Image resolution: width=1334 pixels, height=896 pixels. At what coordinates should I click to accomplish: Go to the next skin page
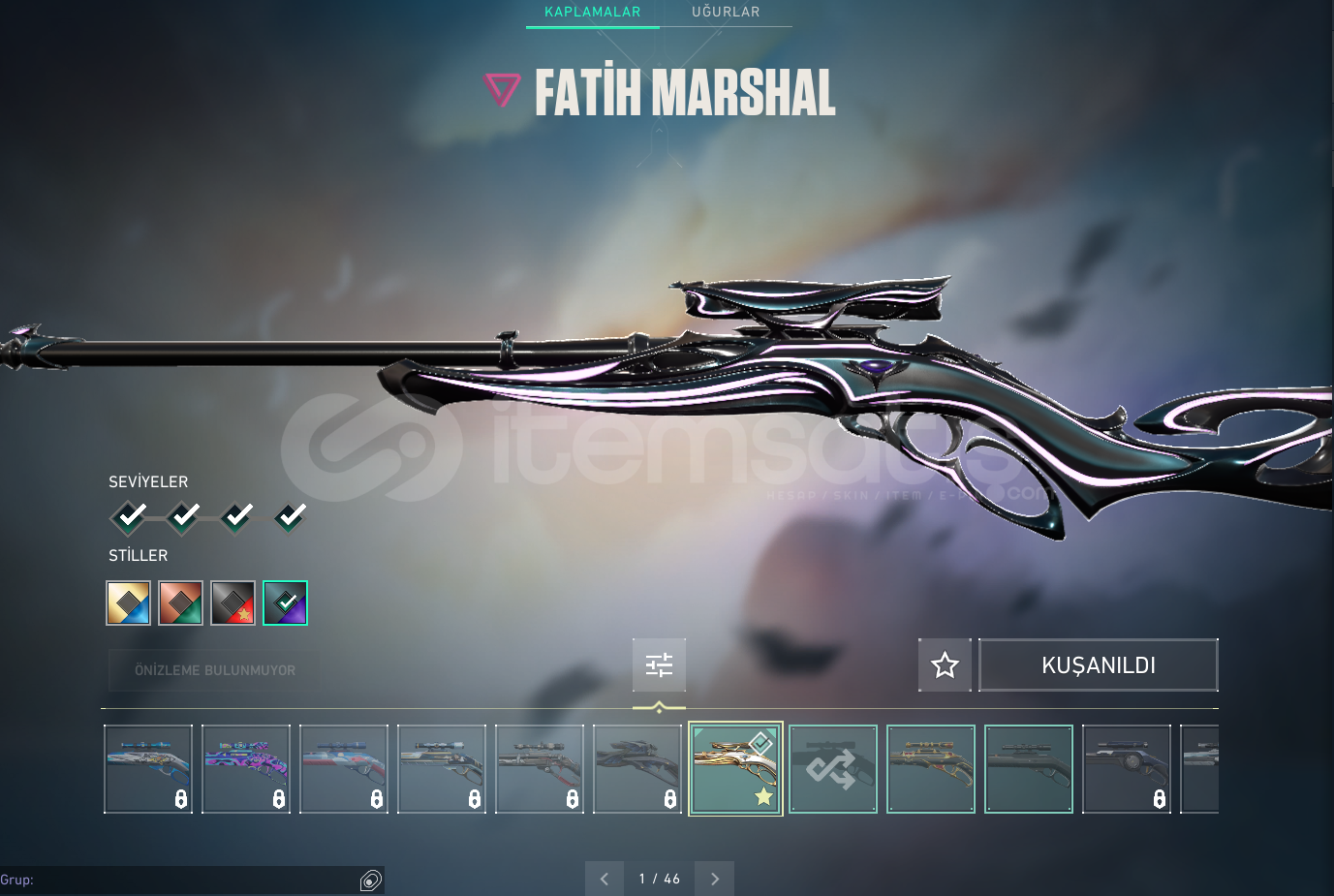[x=715, y=879]
